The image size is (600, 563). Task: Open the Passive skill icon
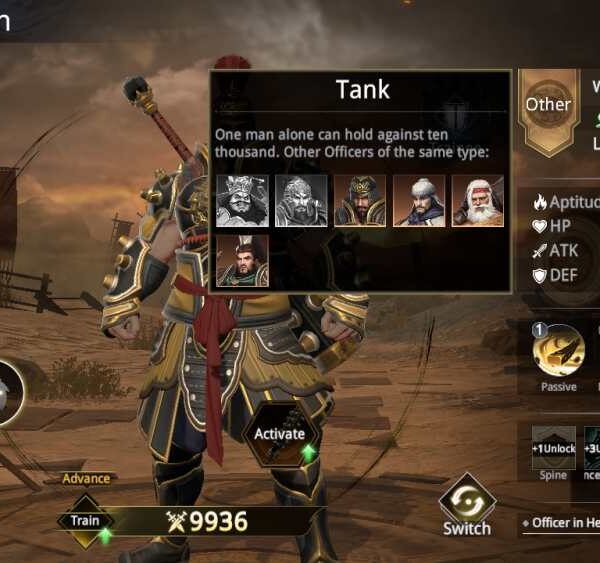(558, 352)
